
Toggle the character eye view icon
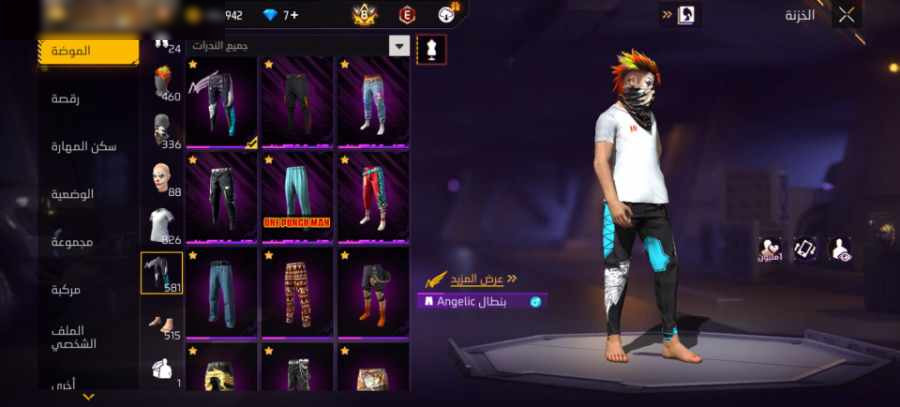[841, 250]
